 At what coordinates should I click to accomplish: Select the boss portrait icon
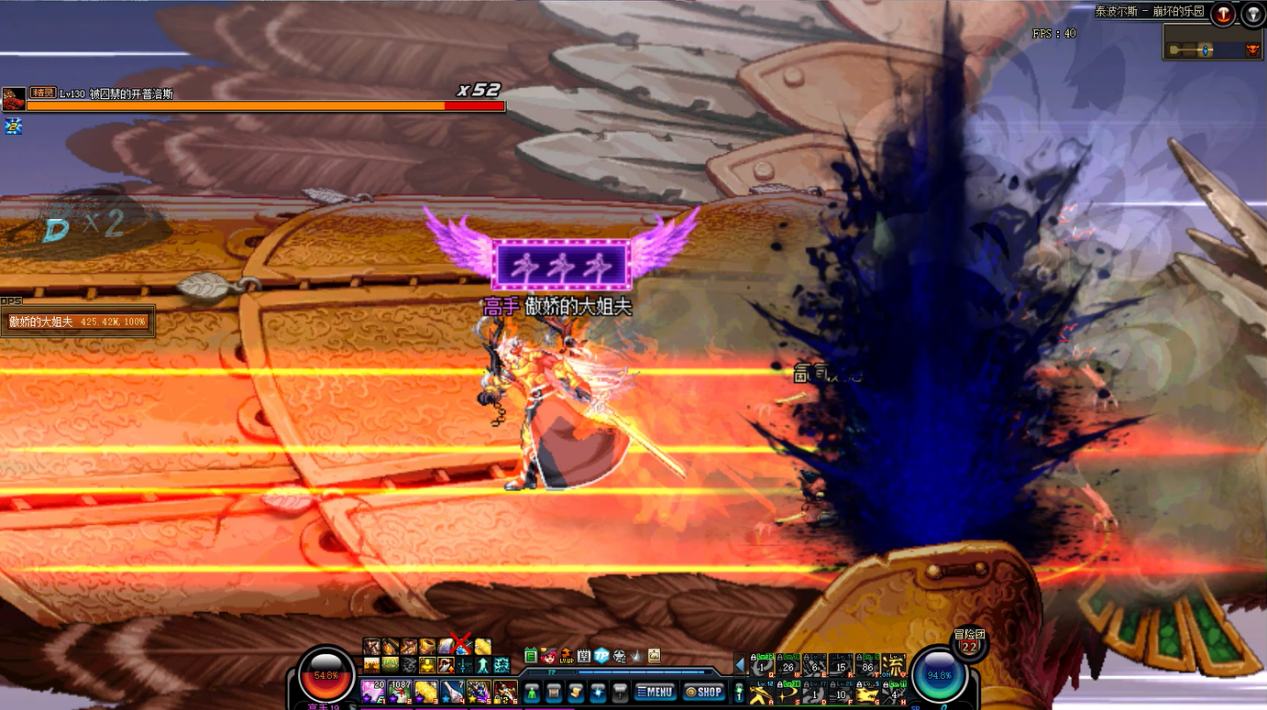click(14, 99)
